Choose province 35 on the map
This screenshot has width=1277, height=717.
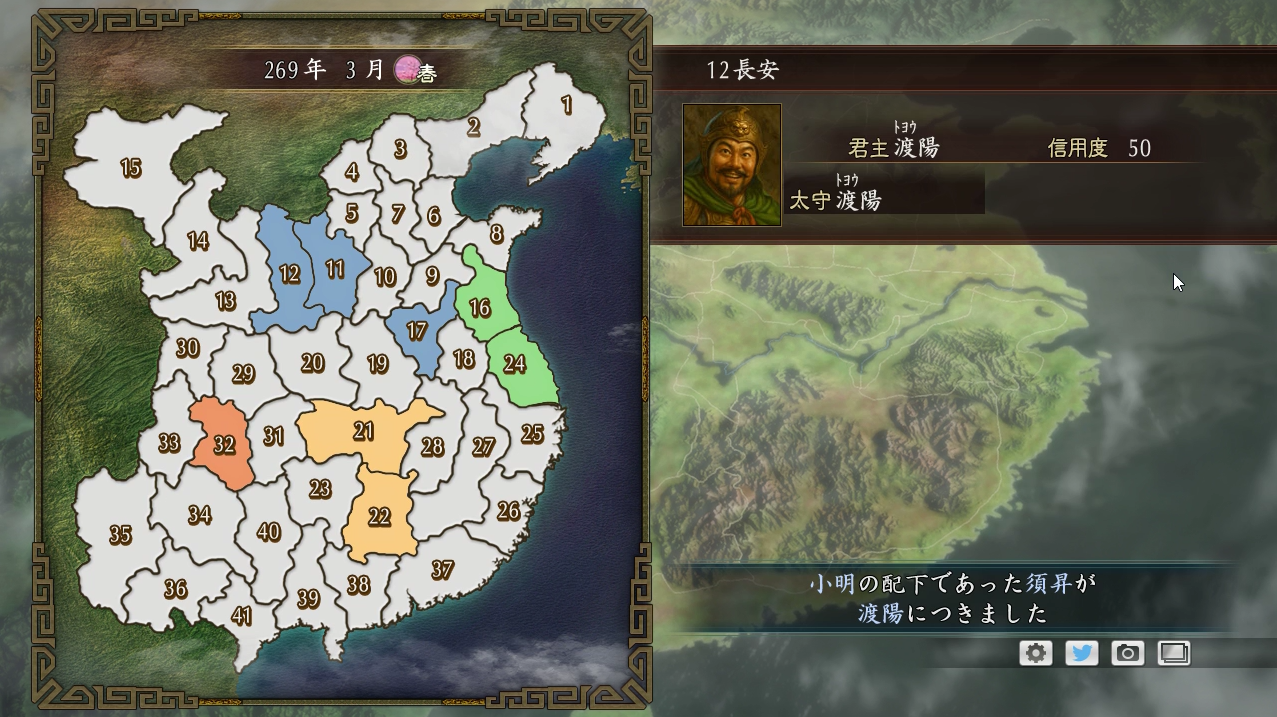point(120,535)
